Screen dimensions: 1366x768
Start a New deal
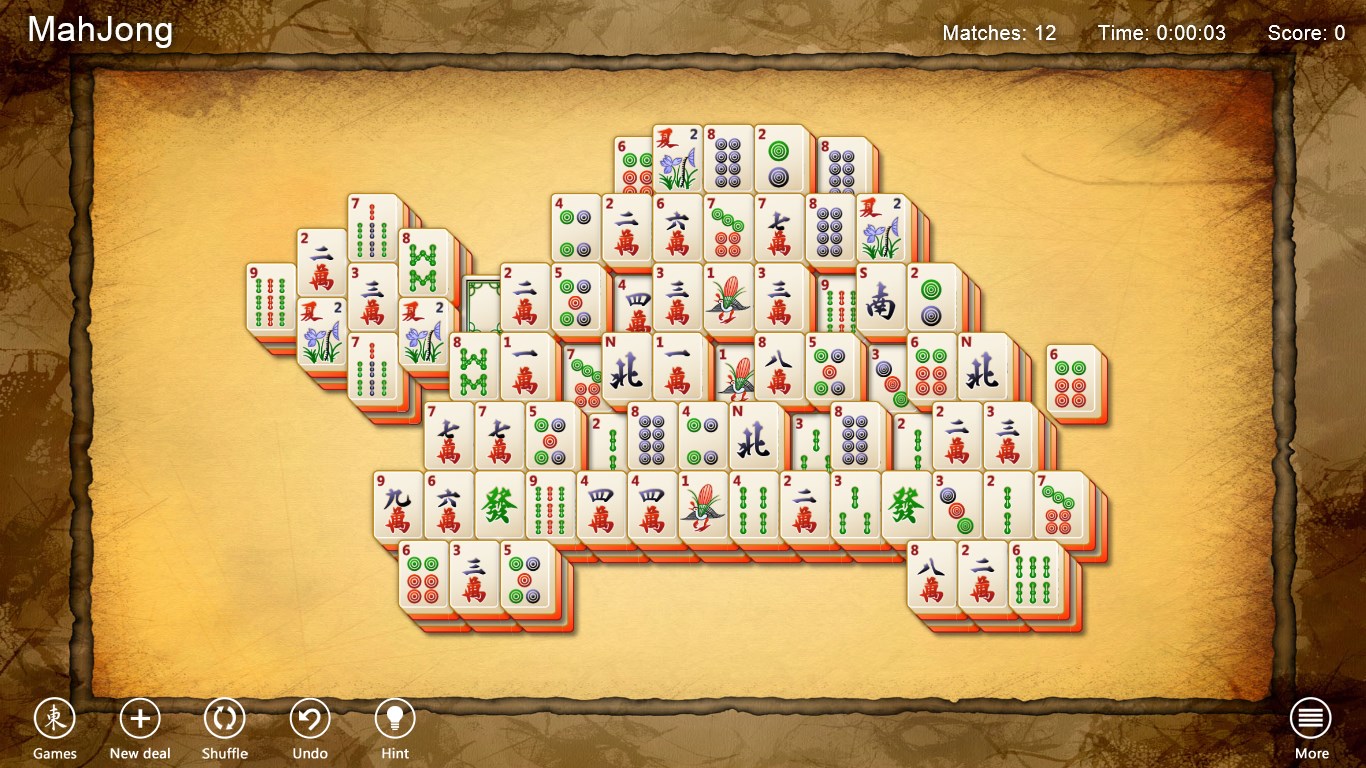pyautogui.click(x=139, y=718)
